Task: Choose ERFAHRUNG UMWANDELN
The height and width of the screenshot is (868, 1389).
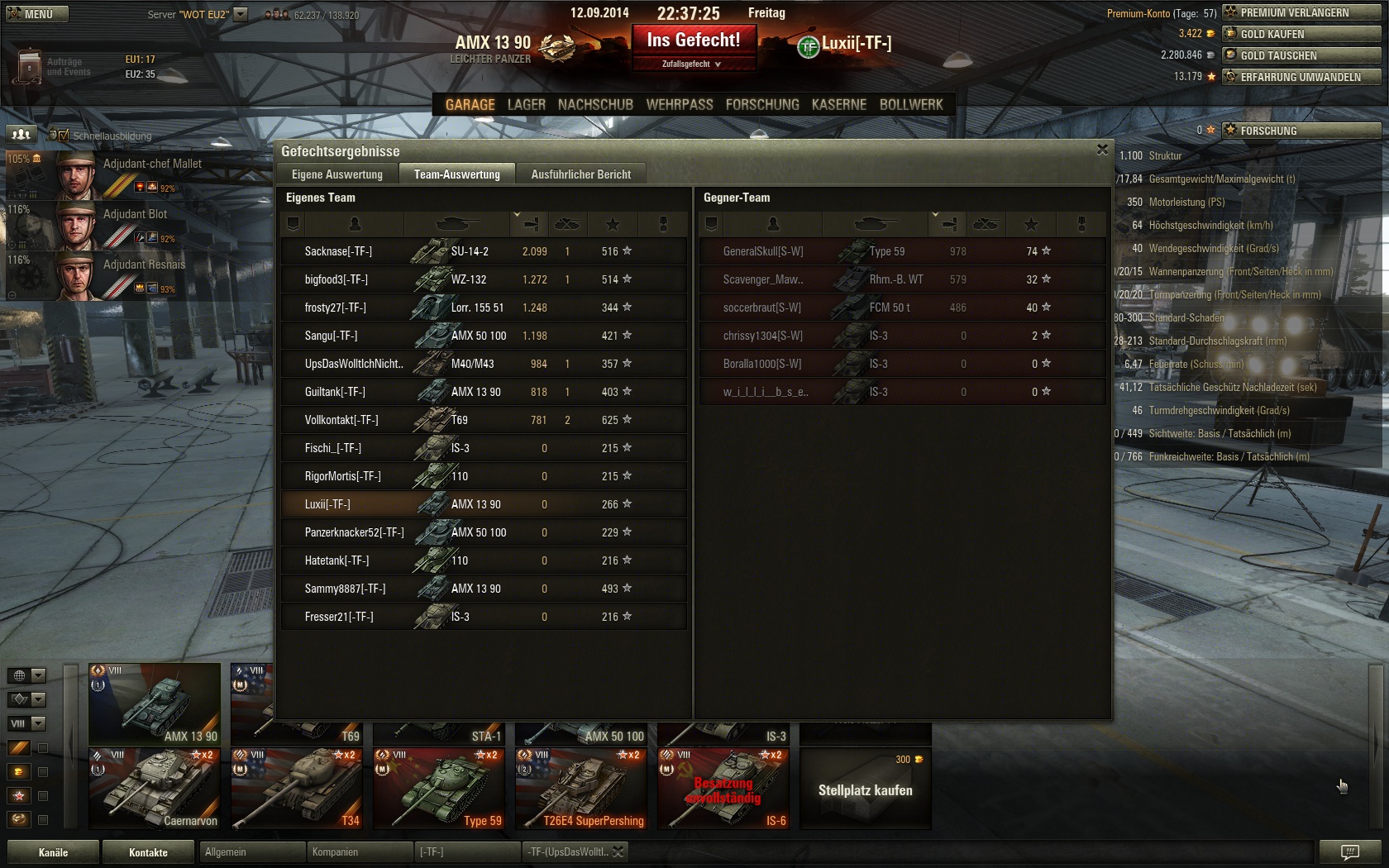Action: tap(1301, 78)
